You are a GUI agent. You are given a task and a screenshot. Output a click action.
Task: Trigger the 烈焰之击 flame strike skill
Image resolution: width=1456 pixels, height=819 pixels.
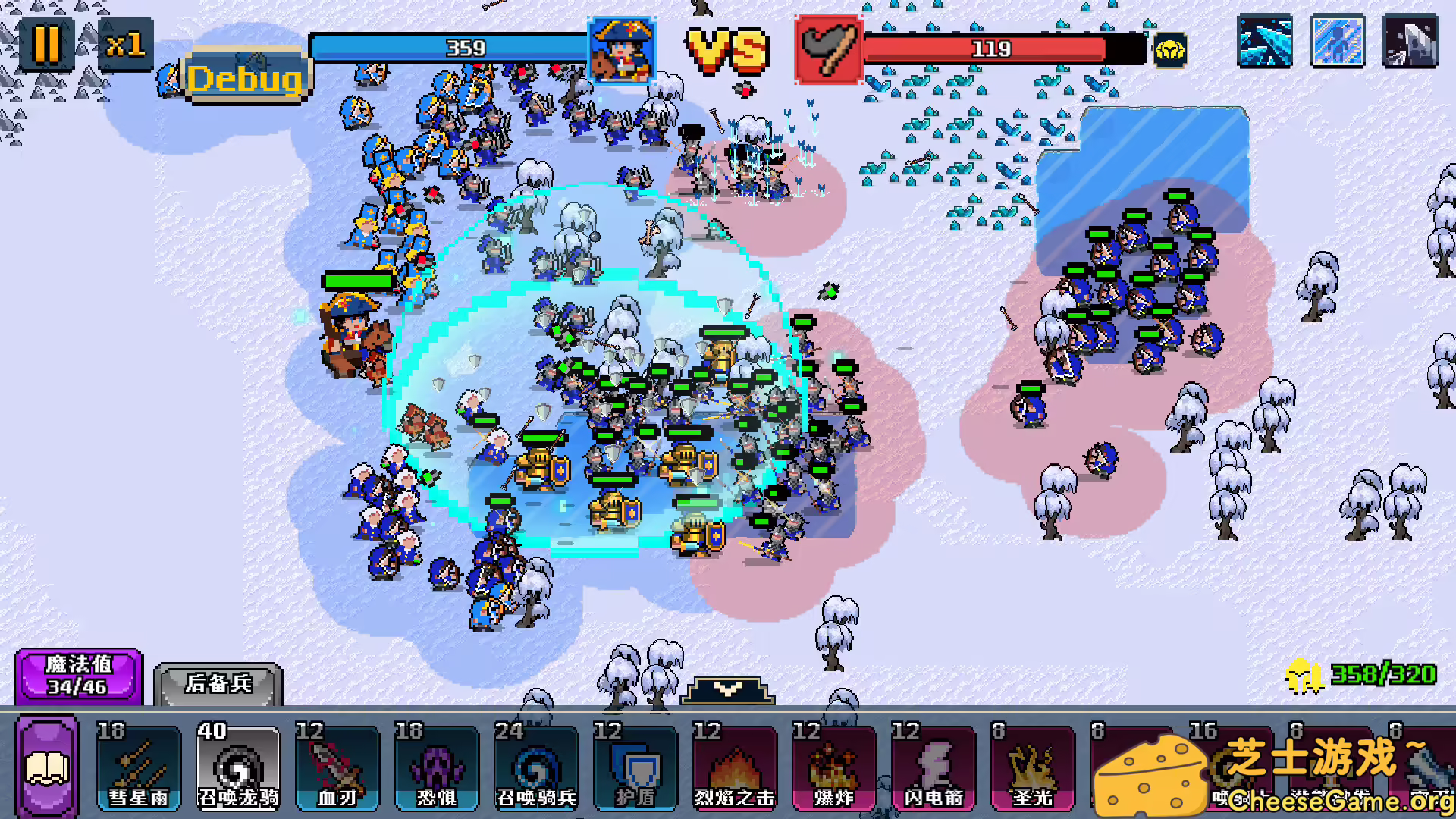tap(734, 766)
